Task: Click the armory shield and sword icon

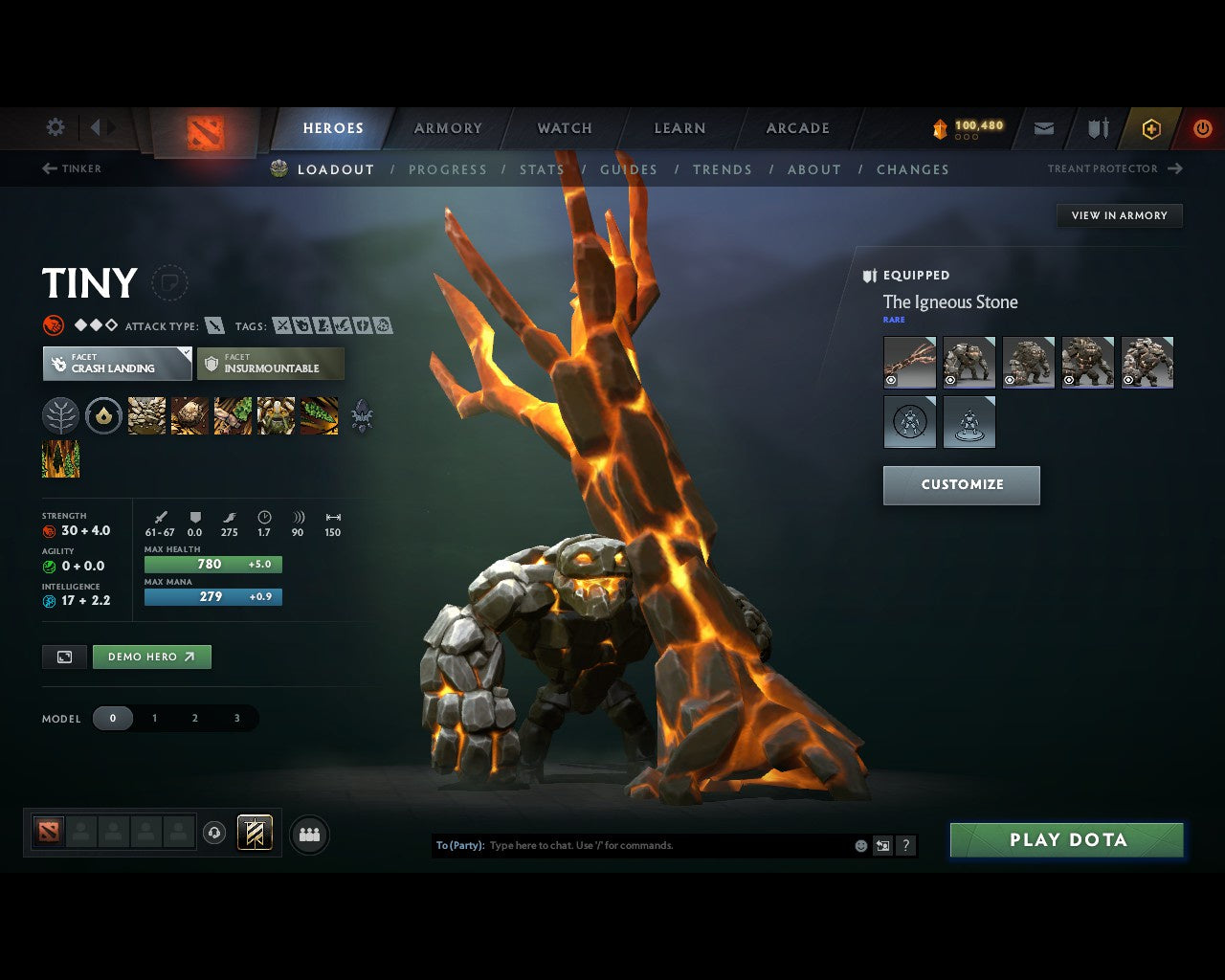Action: pos(1097,128)
